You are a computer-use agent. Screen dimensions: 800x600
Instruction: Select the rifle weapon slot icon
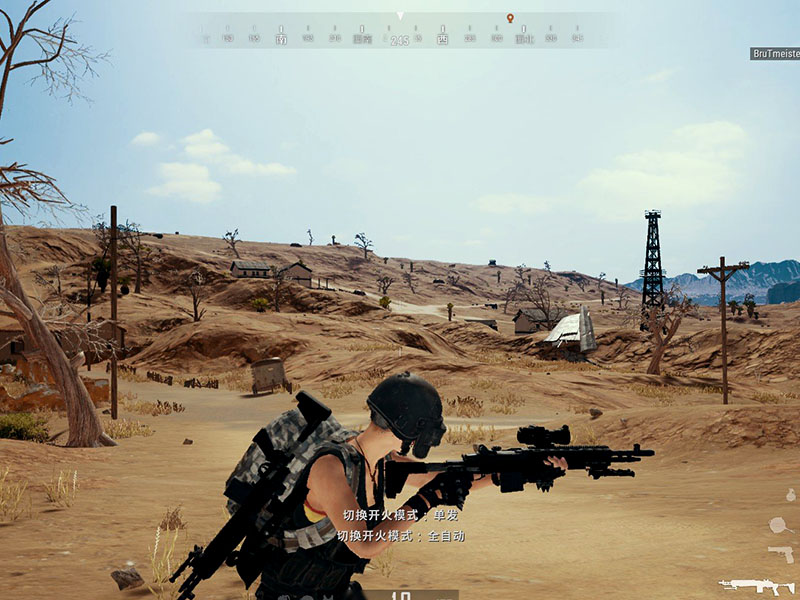(x=756, y=586)
